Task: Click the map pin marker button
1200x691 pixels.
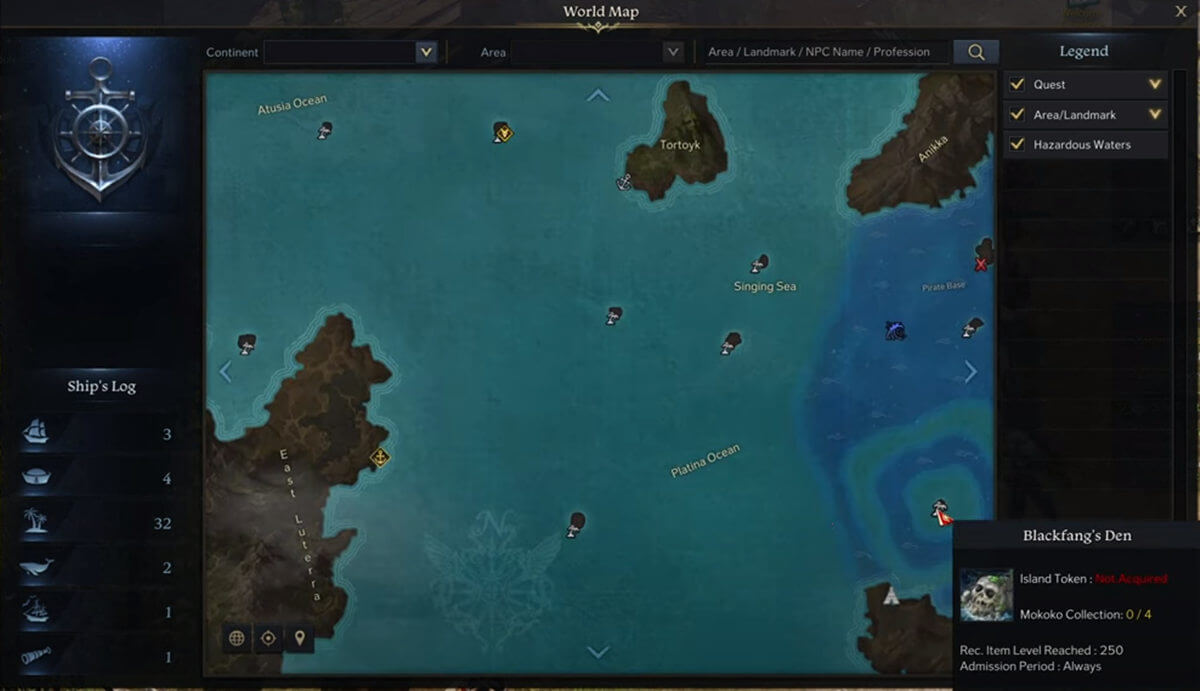Action: pyautogui.click(x=299, y=638)
